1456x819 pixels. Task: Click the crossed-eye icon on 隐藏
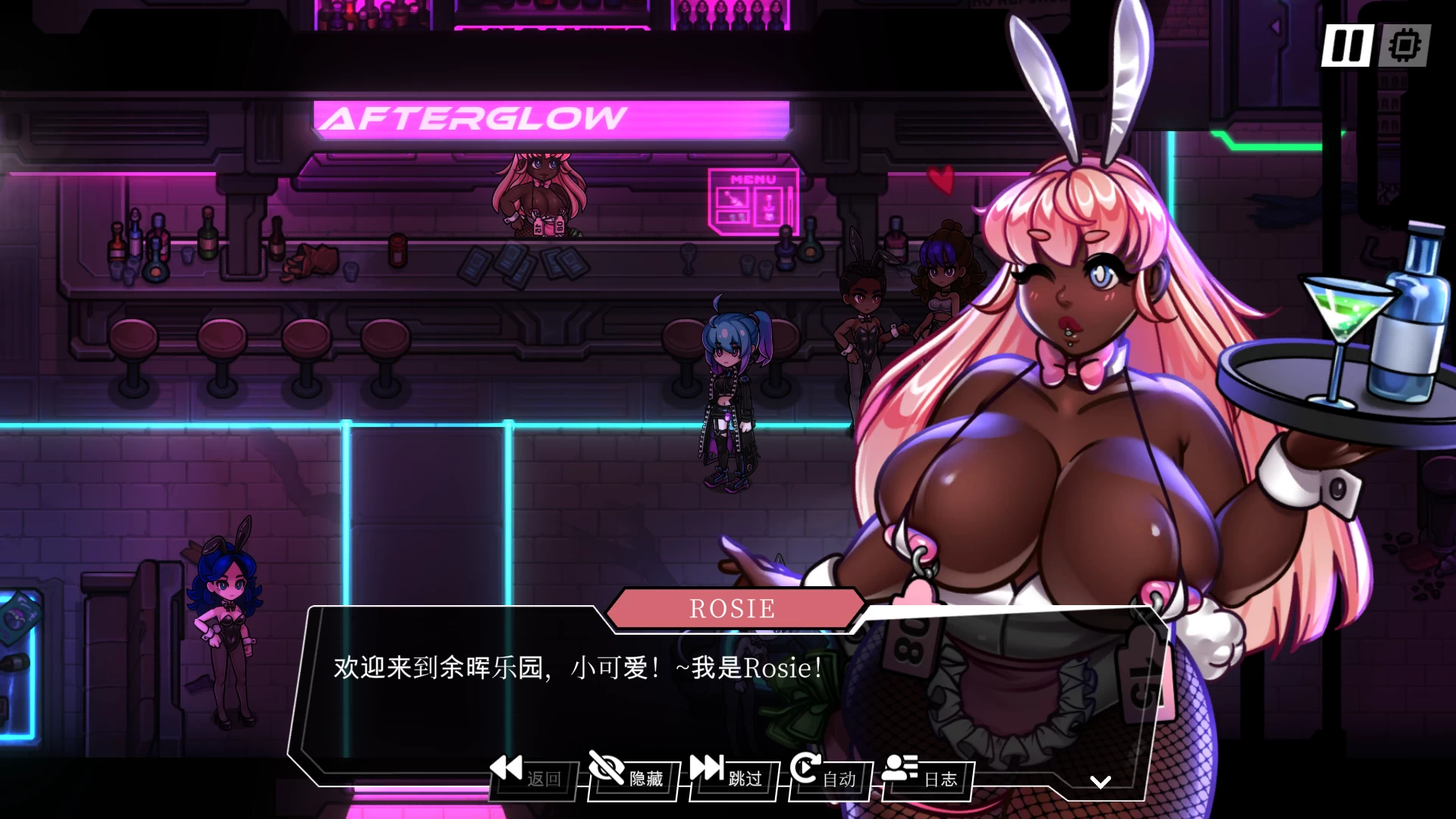607,769
